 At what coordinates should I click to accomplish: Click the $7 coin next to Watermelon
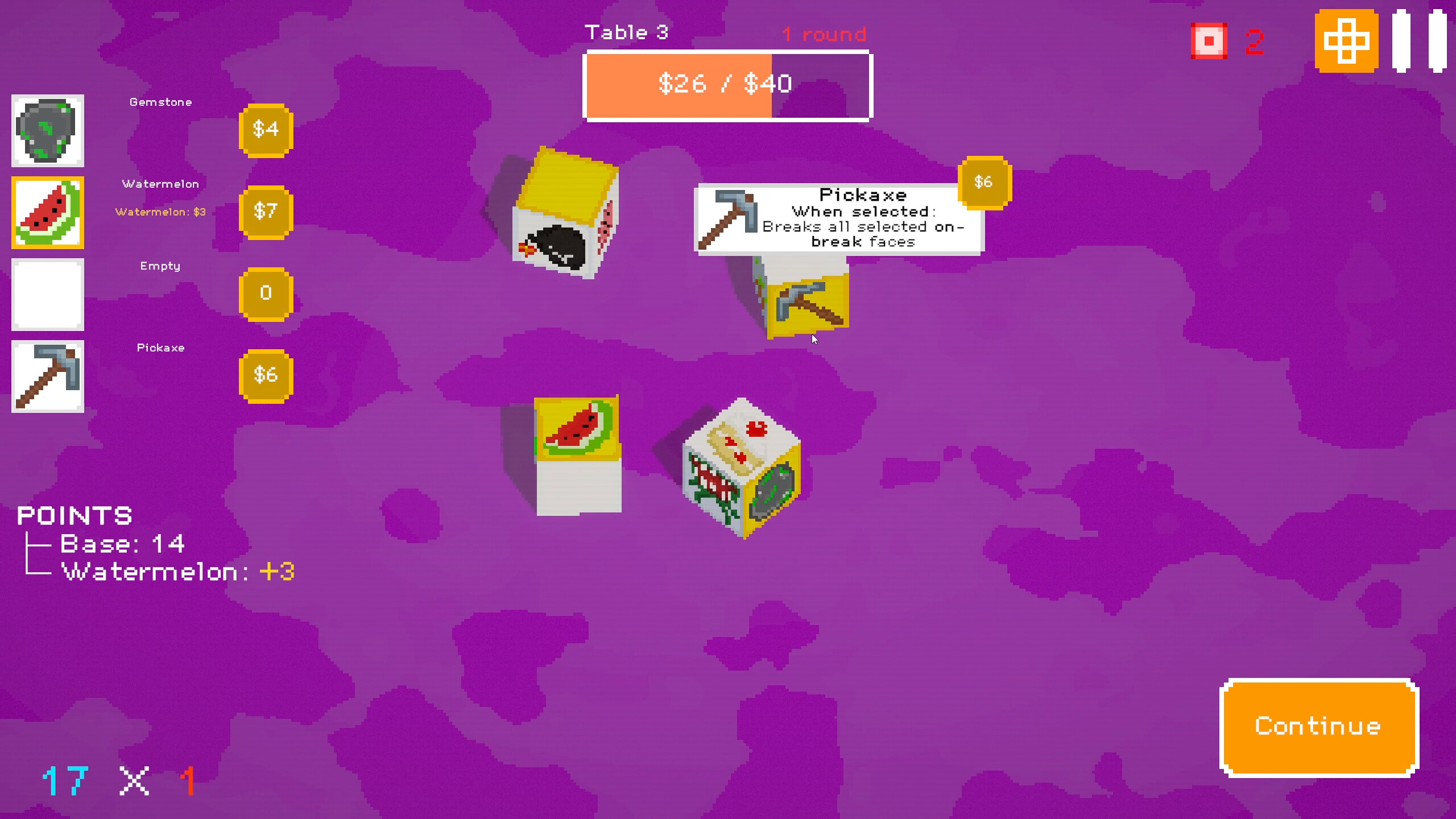coord(266,213)
